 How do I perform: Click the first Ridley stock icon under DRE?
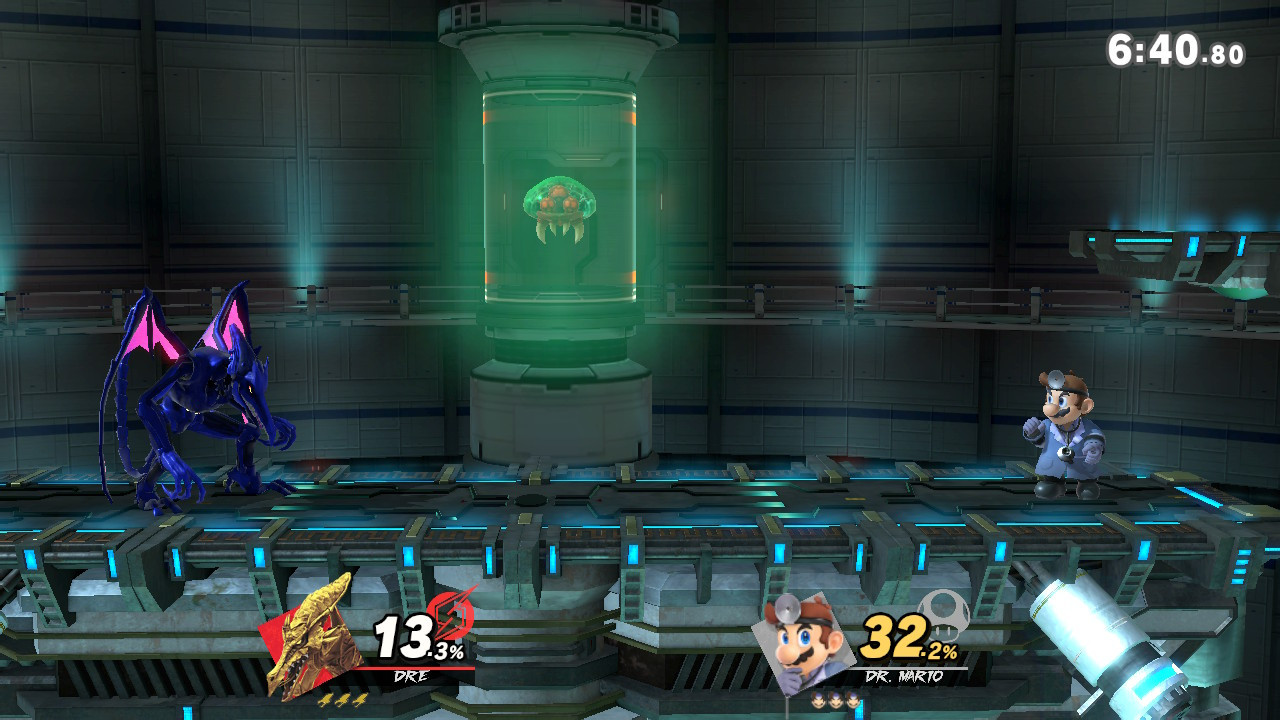tap(325, 700)
